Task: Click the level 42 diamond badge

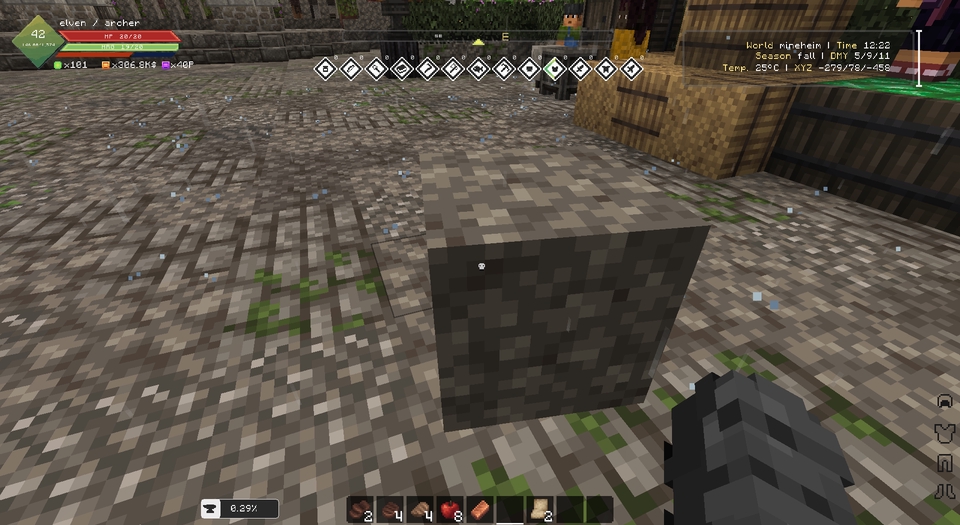Action: (x=36, y=38)
